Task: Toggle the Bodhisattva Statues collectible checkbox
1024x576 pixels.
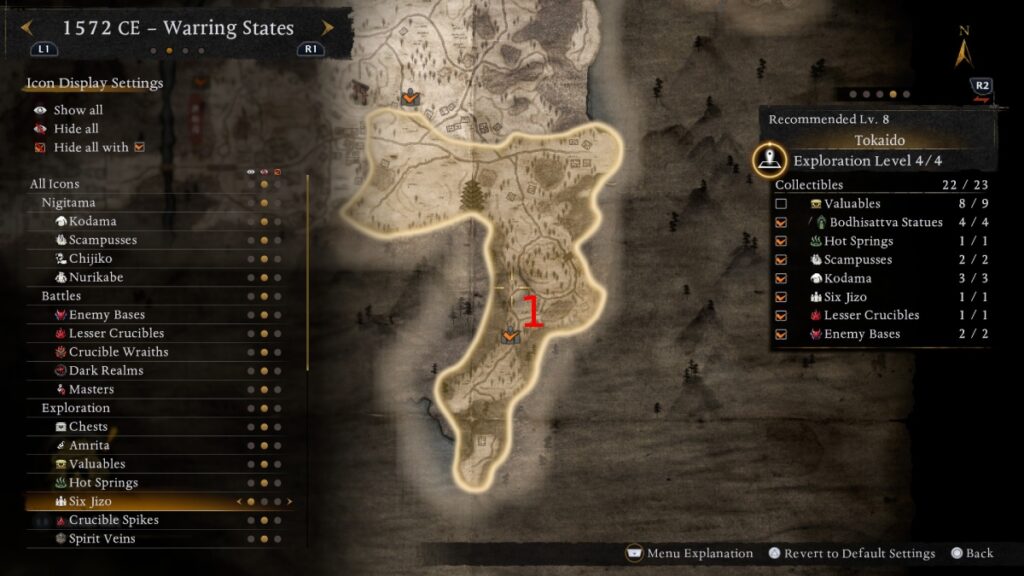Action: [781, 222]
